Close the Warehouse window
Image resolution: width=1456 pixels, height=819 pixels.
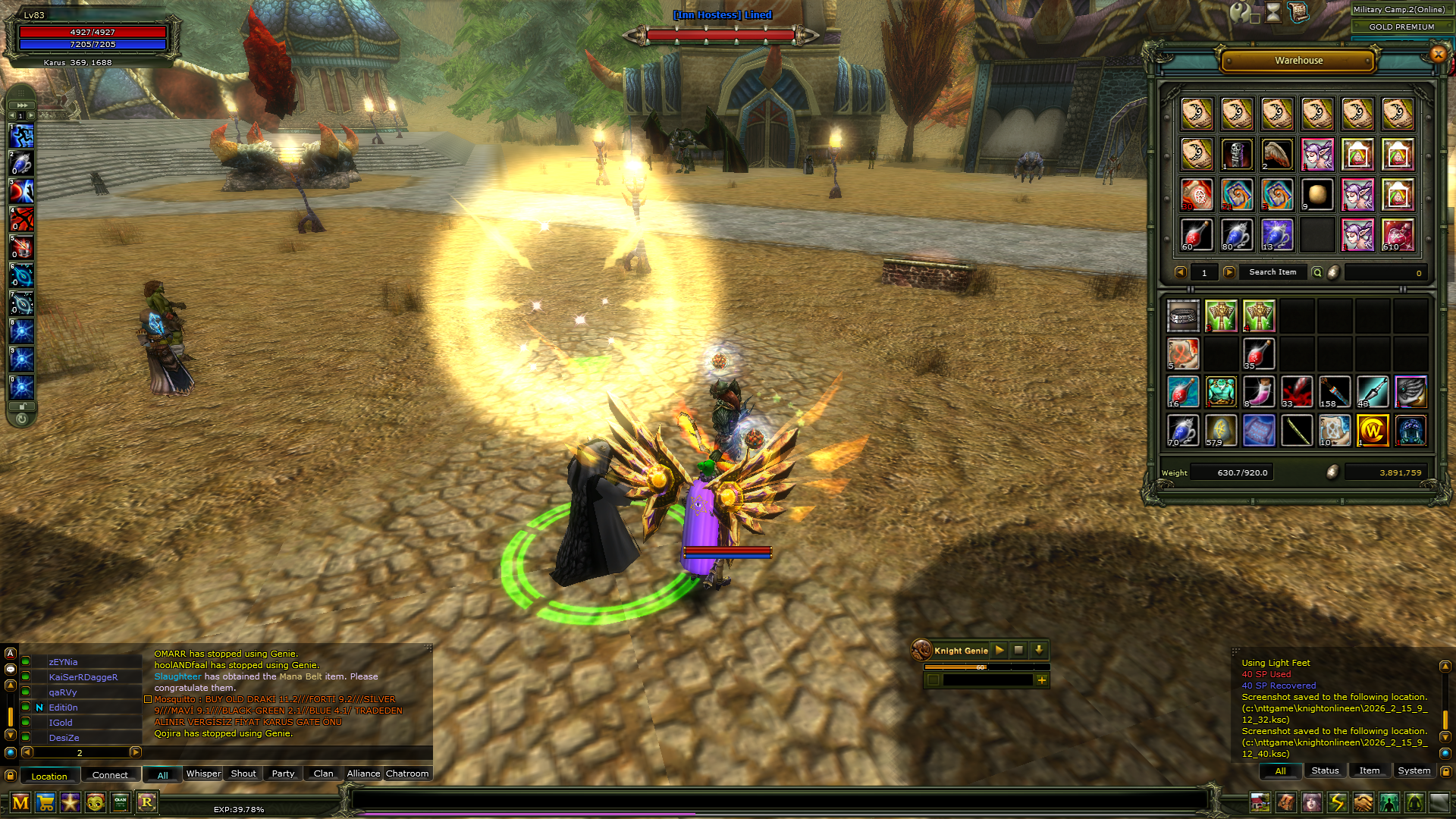pyautogui.click(x=1438, y=54)
